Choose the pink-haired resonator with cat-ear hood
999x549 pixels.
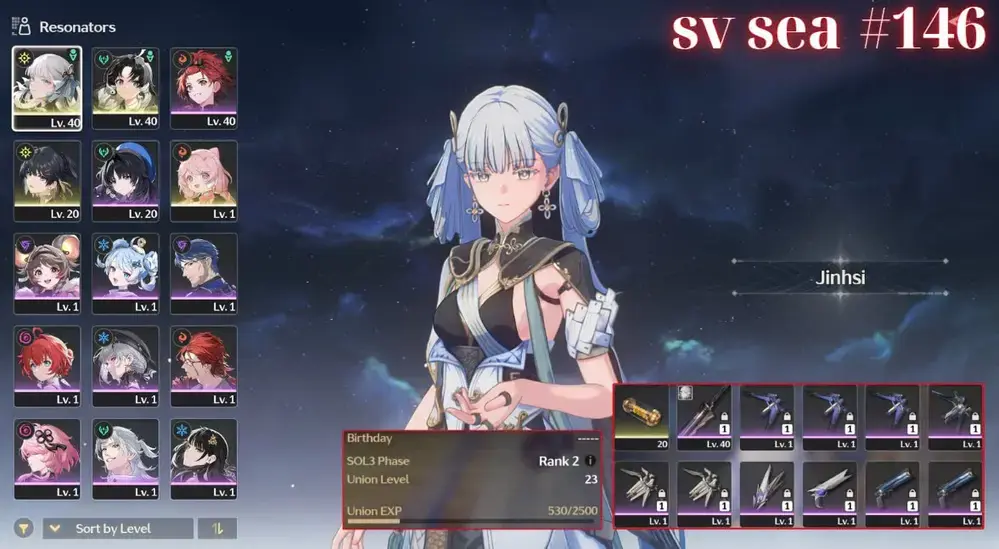point(204,180)
